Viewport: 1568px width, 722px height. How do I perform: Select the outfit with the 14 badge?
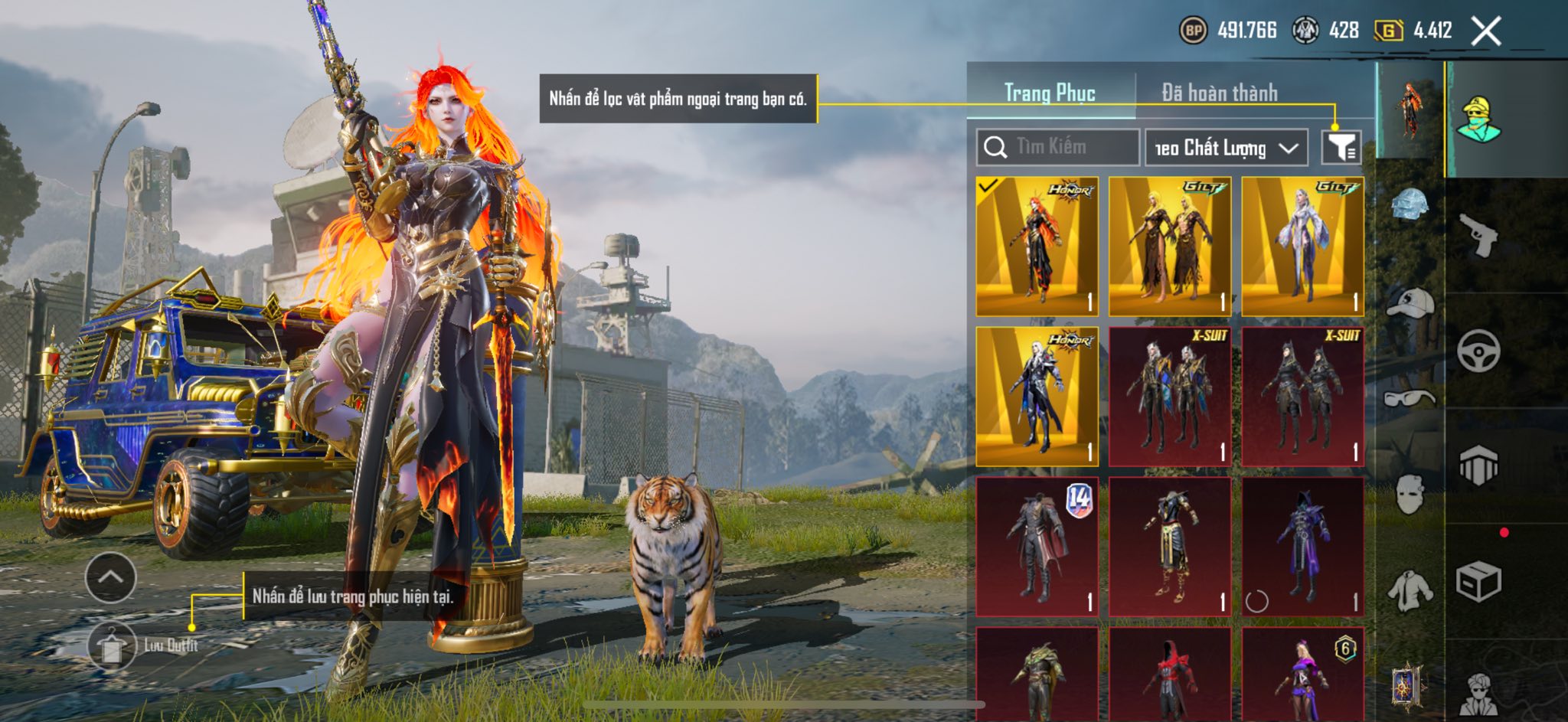1037,546
